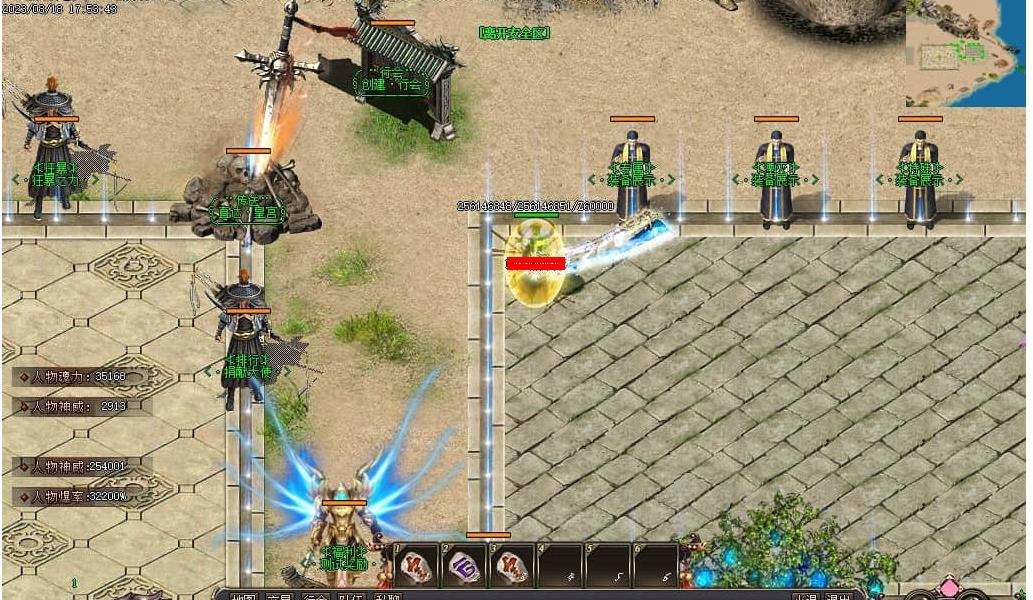Open the minimap in the corner
This screenshot has width=1033, height=600.
[x=966, y=52]
